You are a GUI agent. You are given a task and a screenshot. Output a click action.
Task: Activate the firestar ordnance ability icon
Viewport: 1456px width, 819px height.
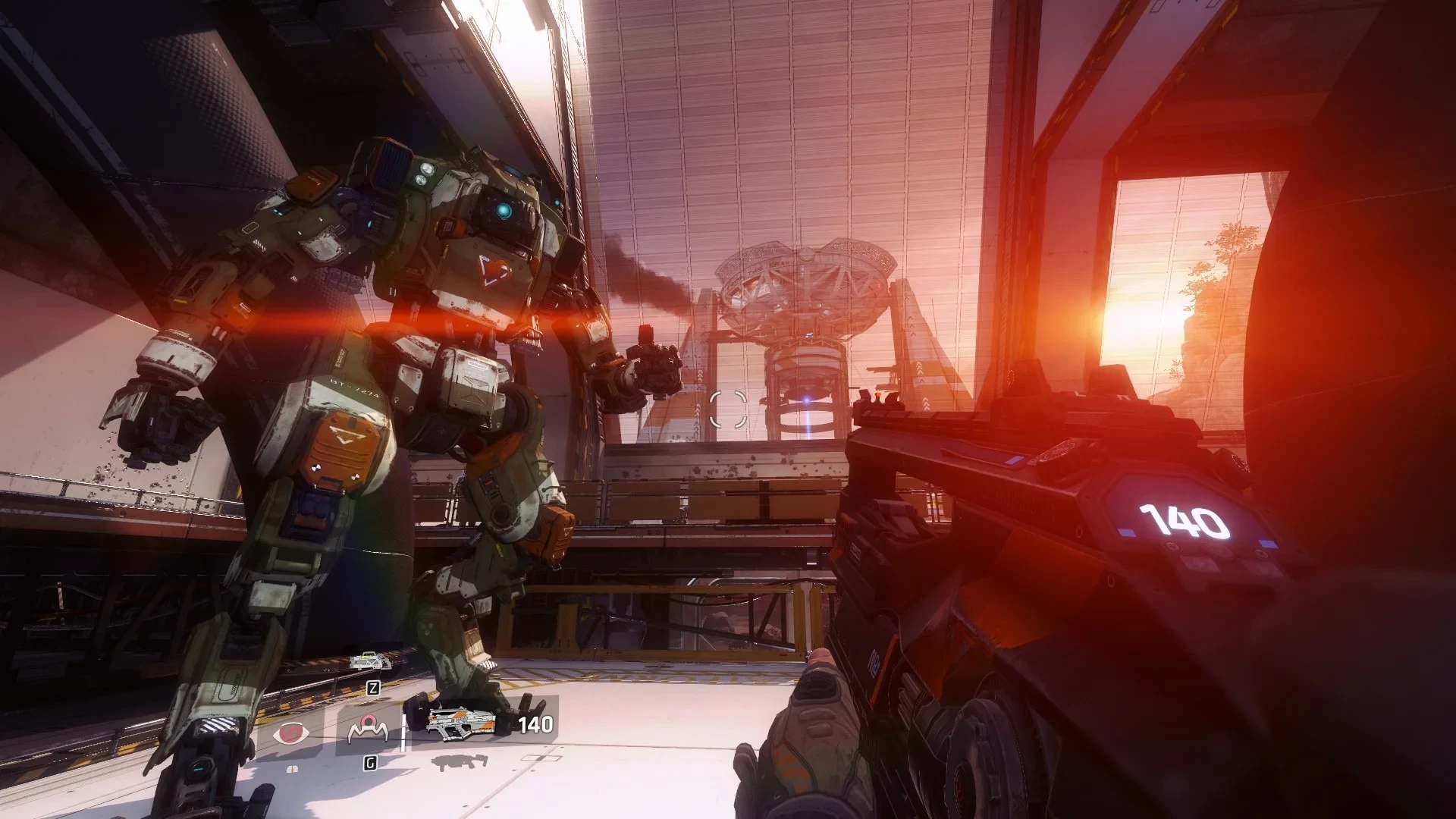(x=367, y=731)
